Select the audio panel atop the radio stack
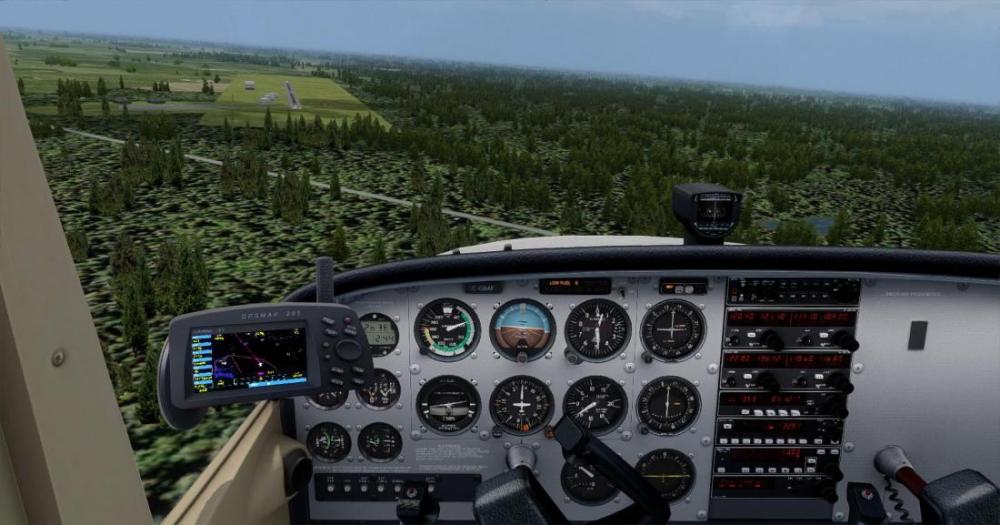This screenshot has width=1000, height=525. point(792,291)
